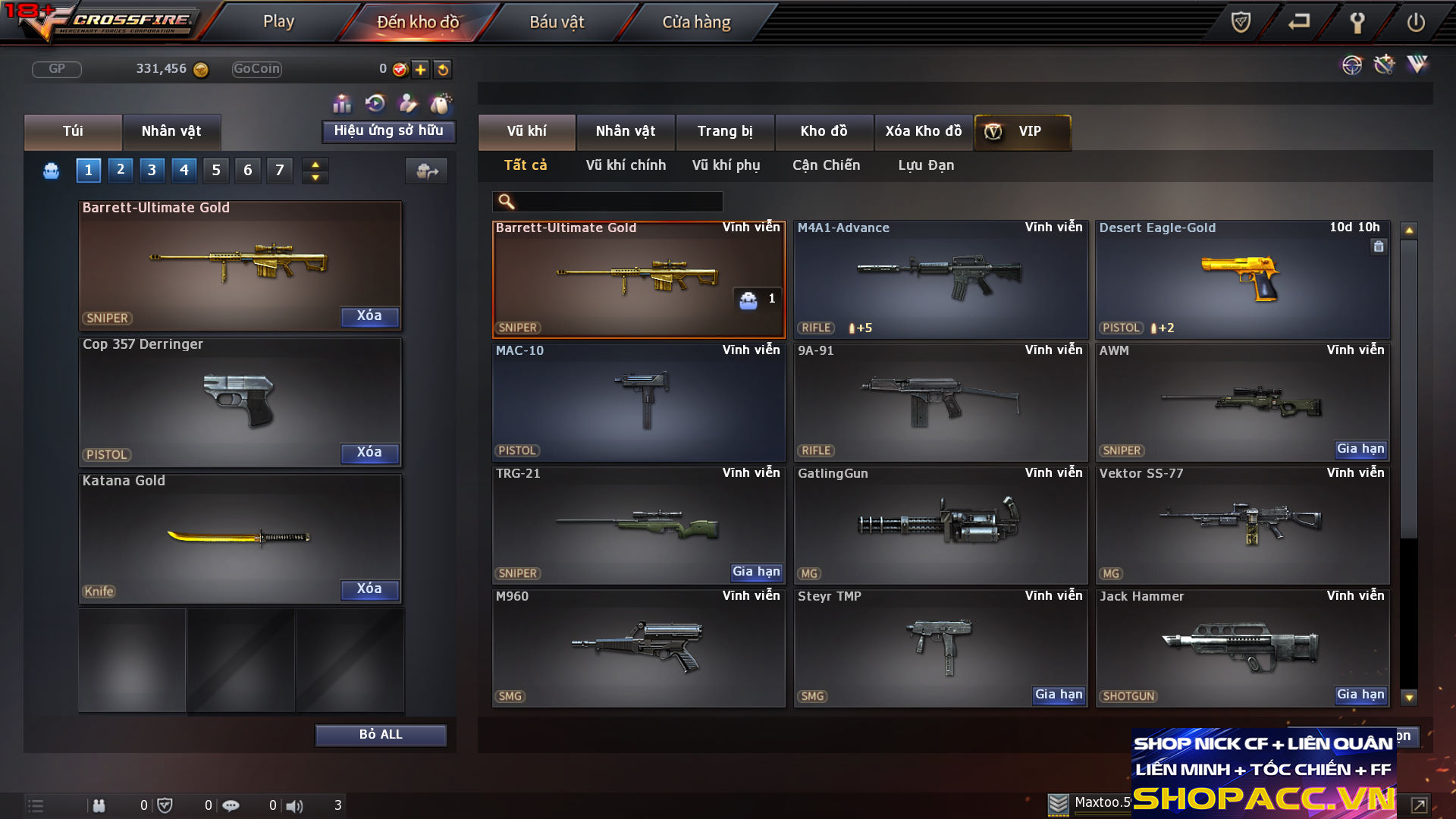The height and width of the screenshot is (819, 1456).
Task: Pick the GatlingGun machine gun
Action: click(940, 525)
